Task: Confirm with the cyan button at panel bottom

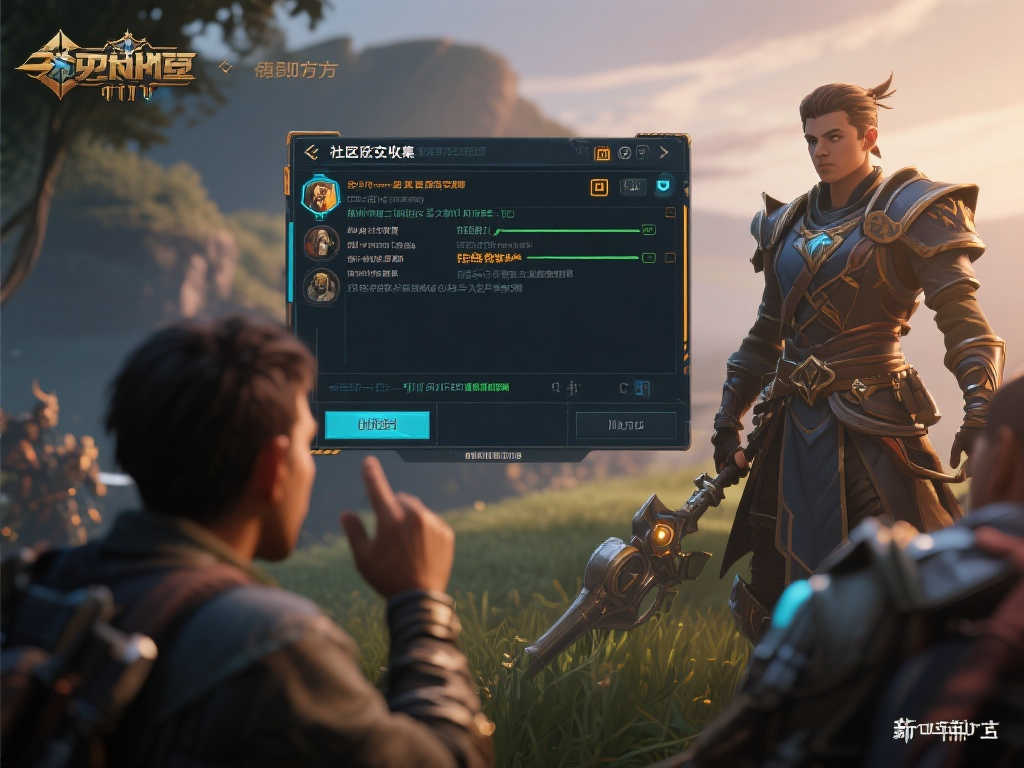Action: [x=377, y=425]
